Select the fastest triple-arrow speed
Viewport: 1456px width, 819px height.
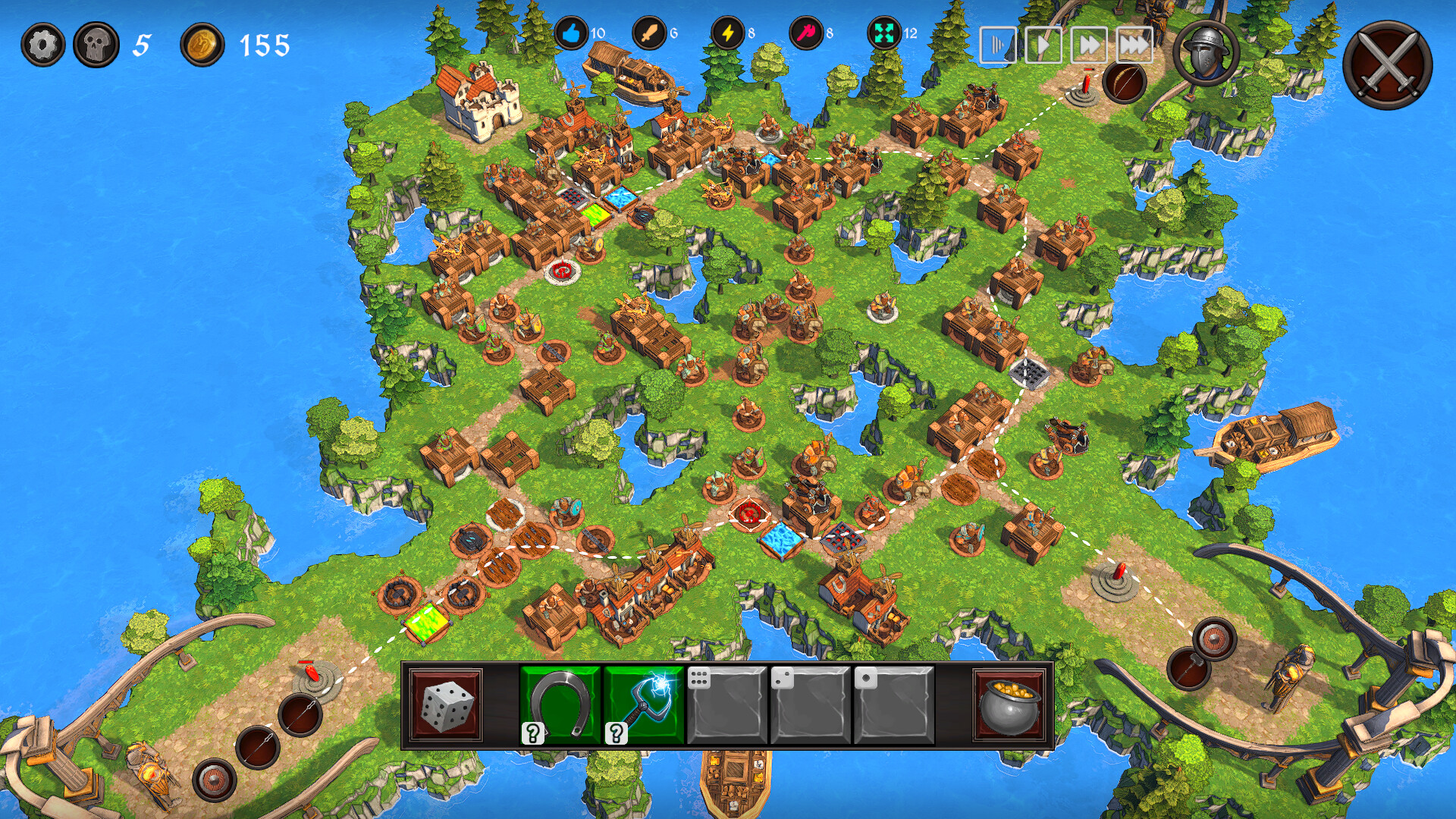(x=1137, y=44)
